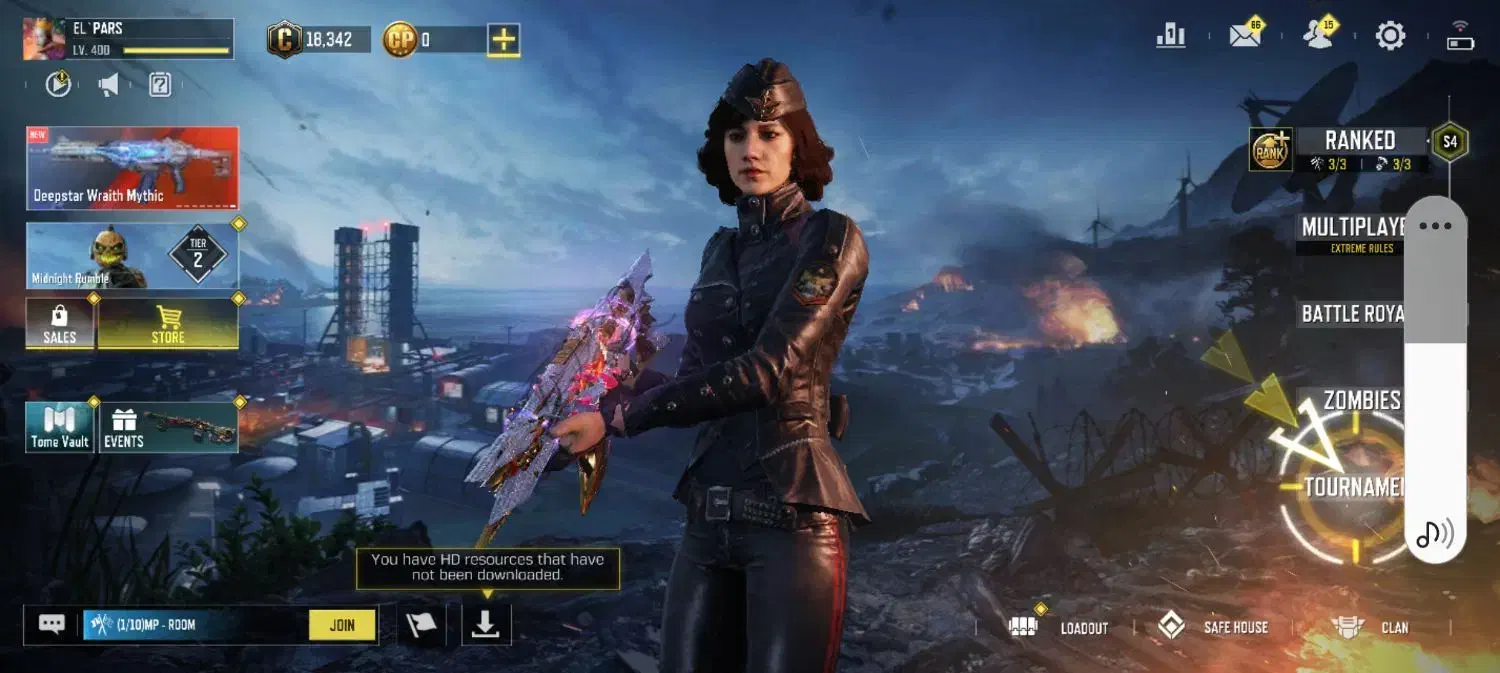Add more CP with the plus button
1500x673 pixels.
coord(504,40)
